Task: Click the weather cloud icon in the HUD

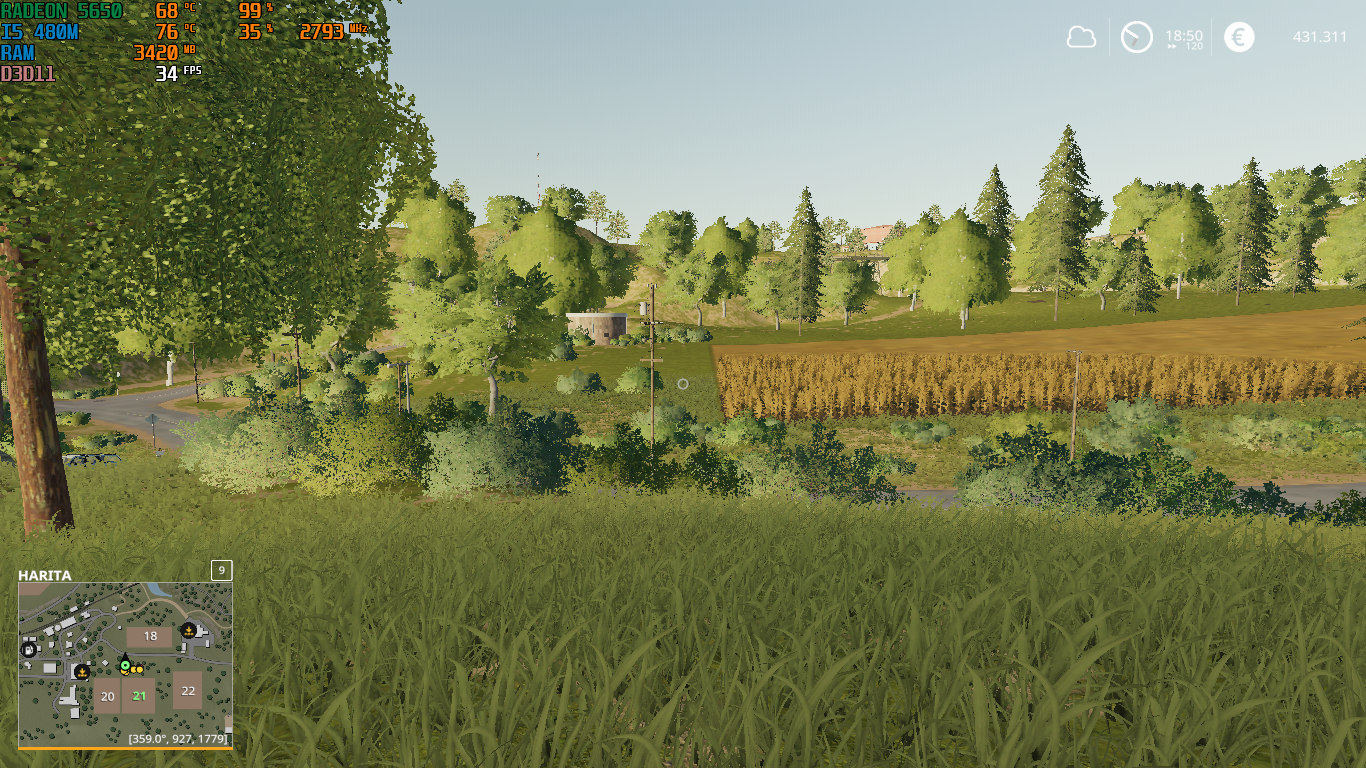Action: 1081,37
